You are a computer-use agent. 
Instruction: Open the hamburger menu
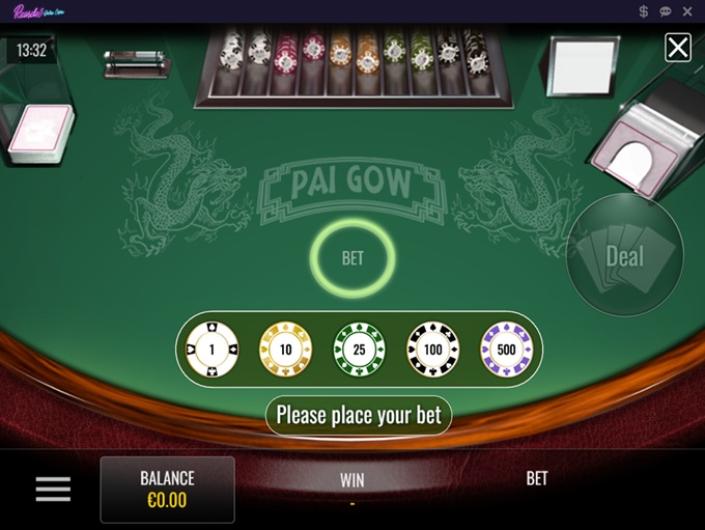click(x=53, y=489)
